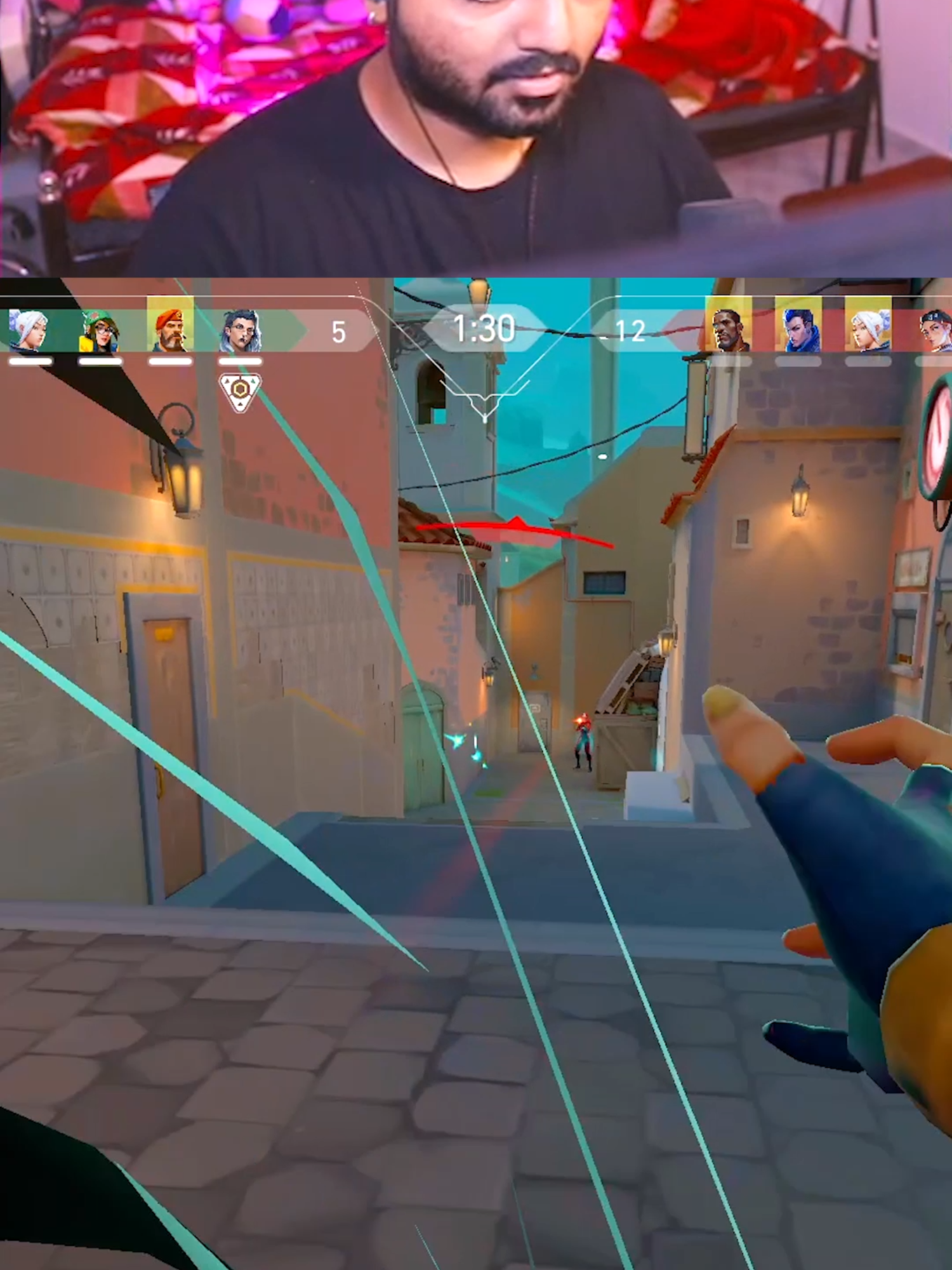Expand the ally team score panel showing 5
The width and height of the screenshot is (952, 1270).
[x=338, y=330]
